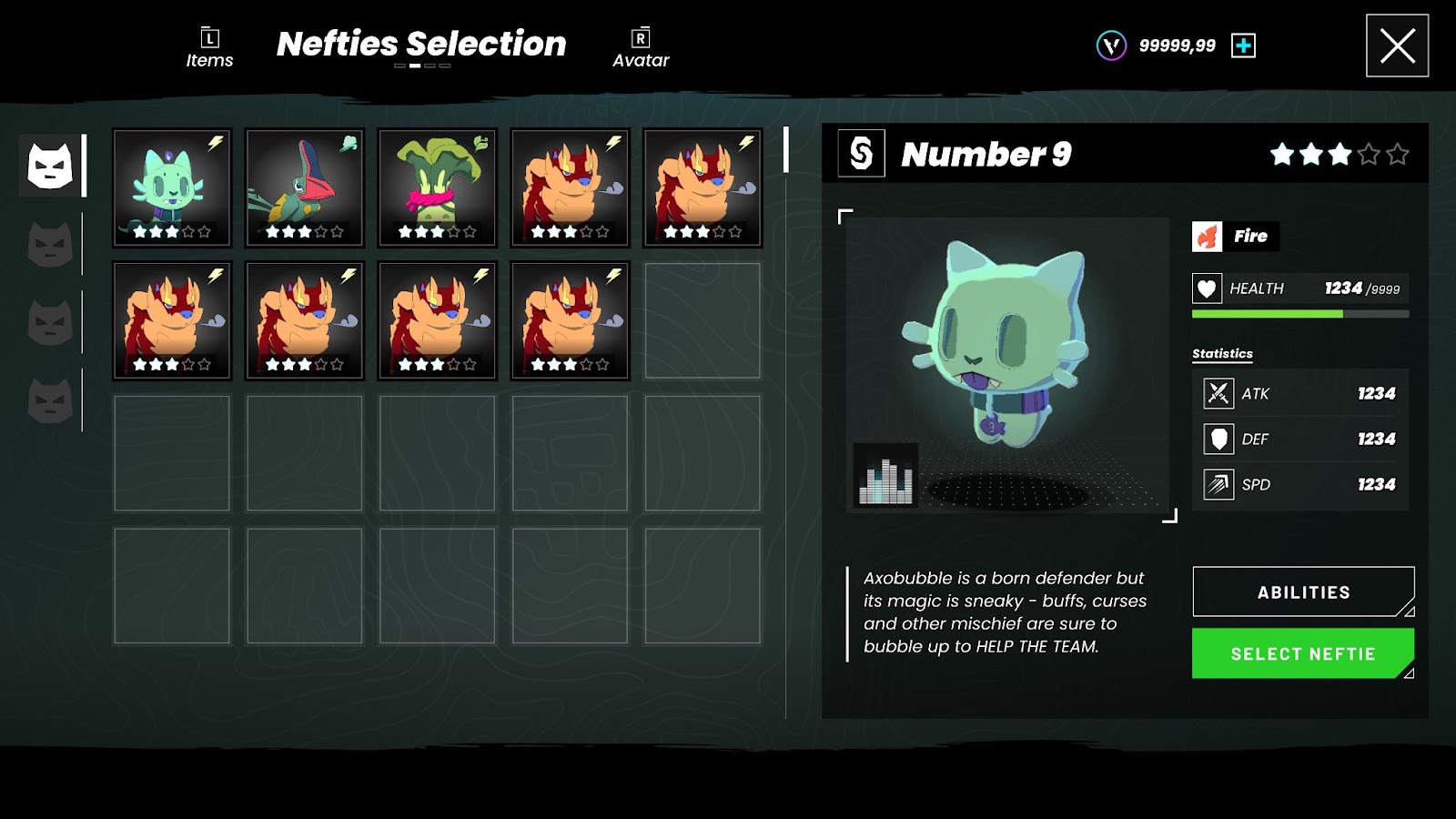
Task: Add more currency with the plus button
Action: tap(1243, 45)
